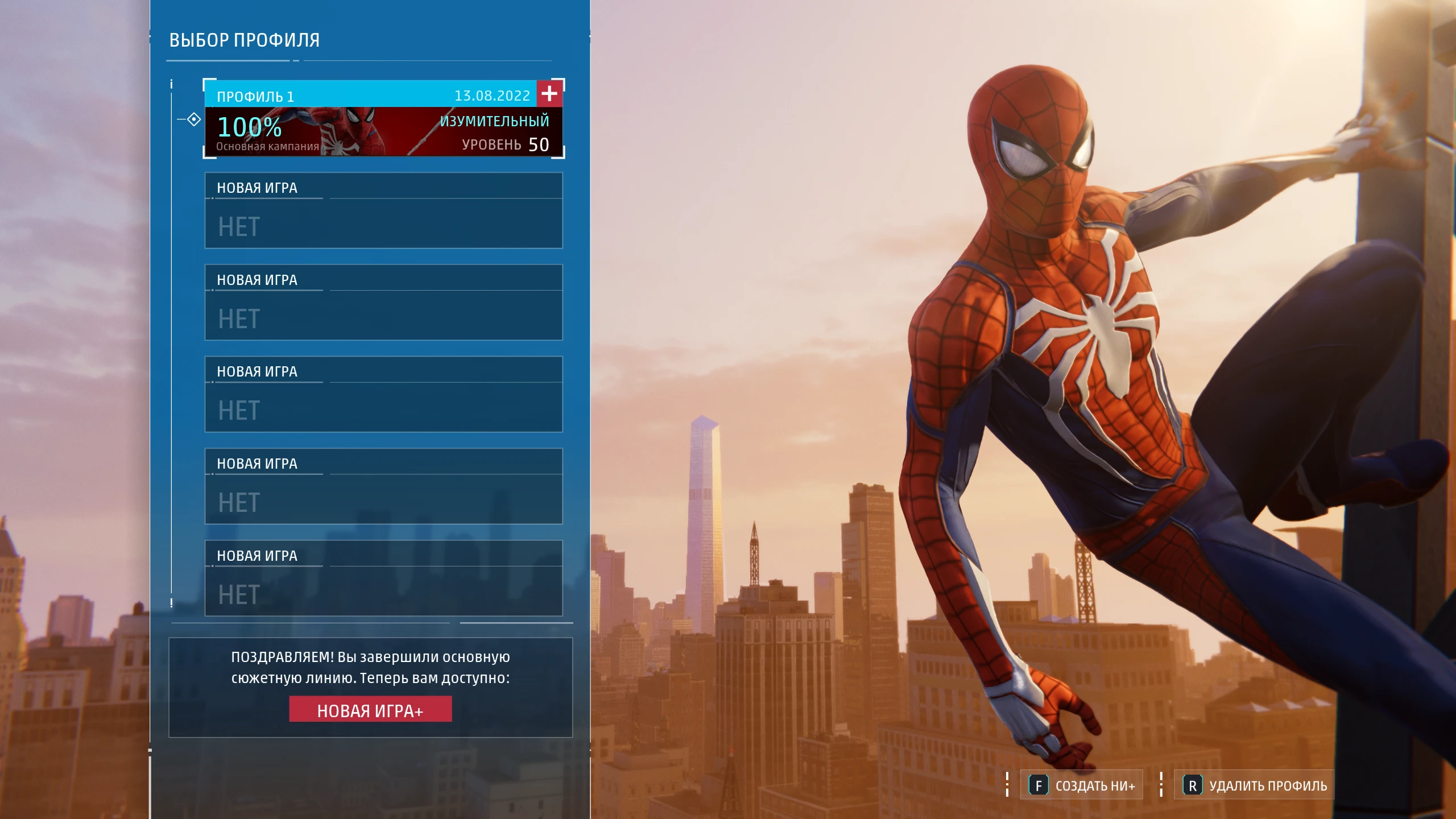Click the F key icon next to СОЗДАТЬ НИ+

point(1039,785)
